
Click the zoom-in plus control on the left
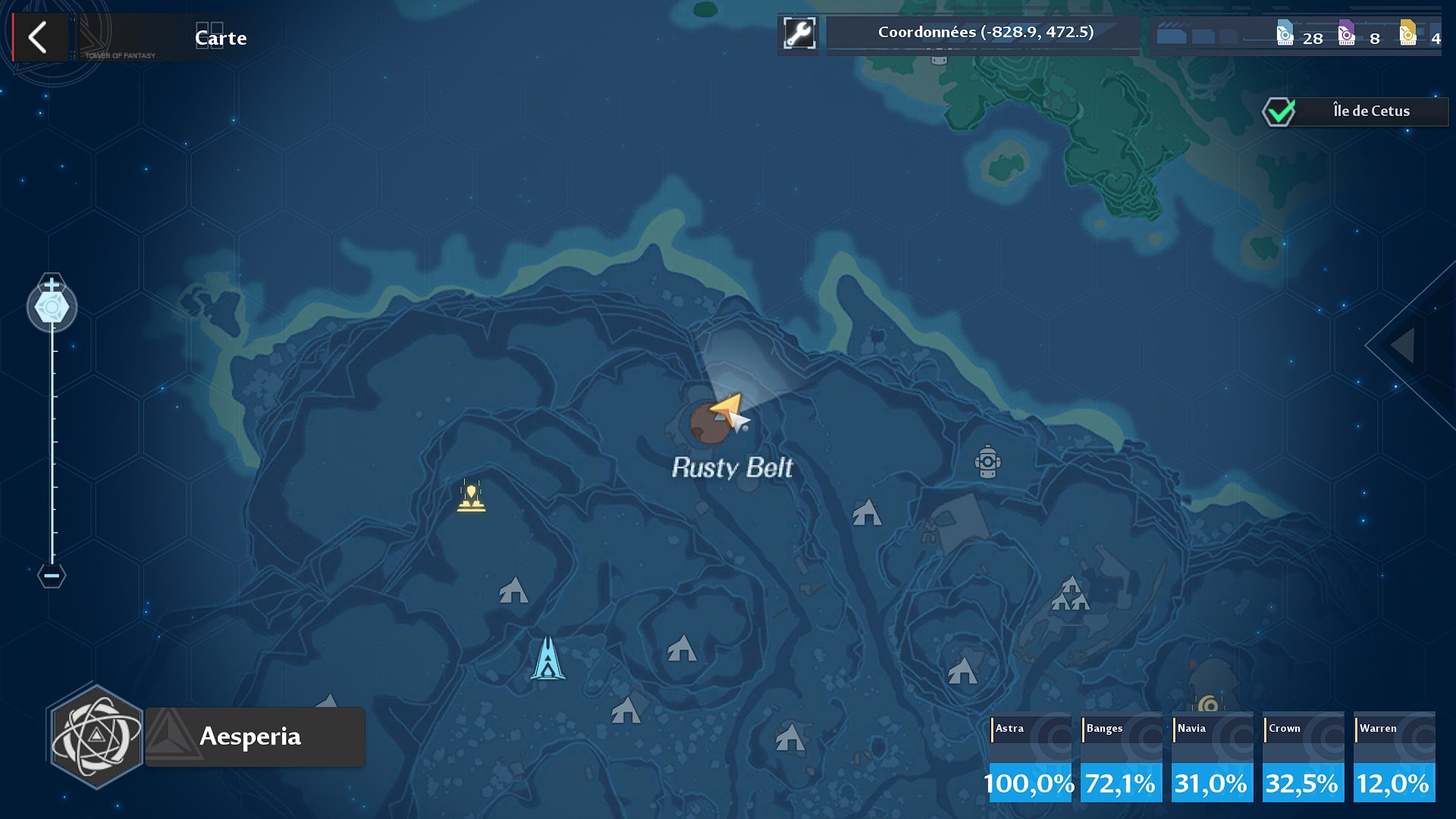coord(51,284)
